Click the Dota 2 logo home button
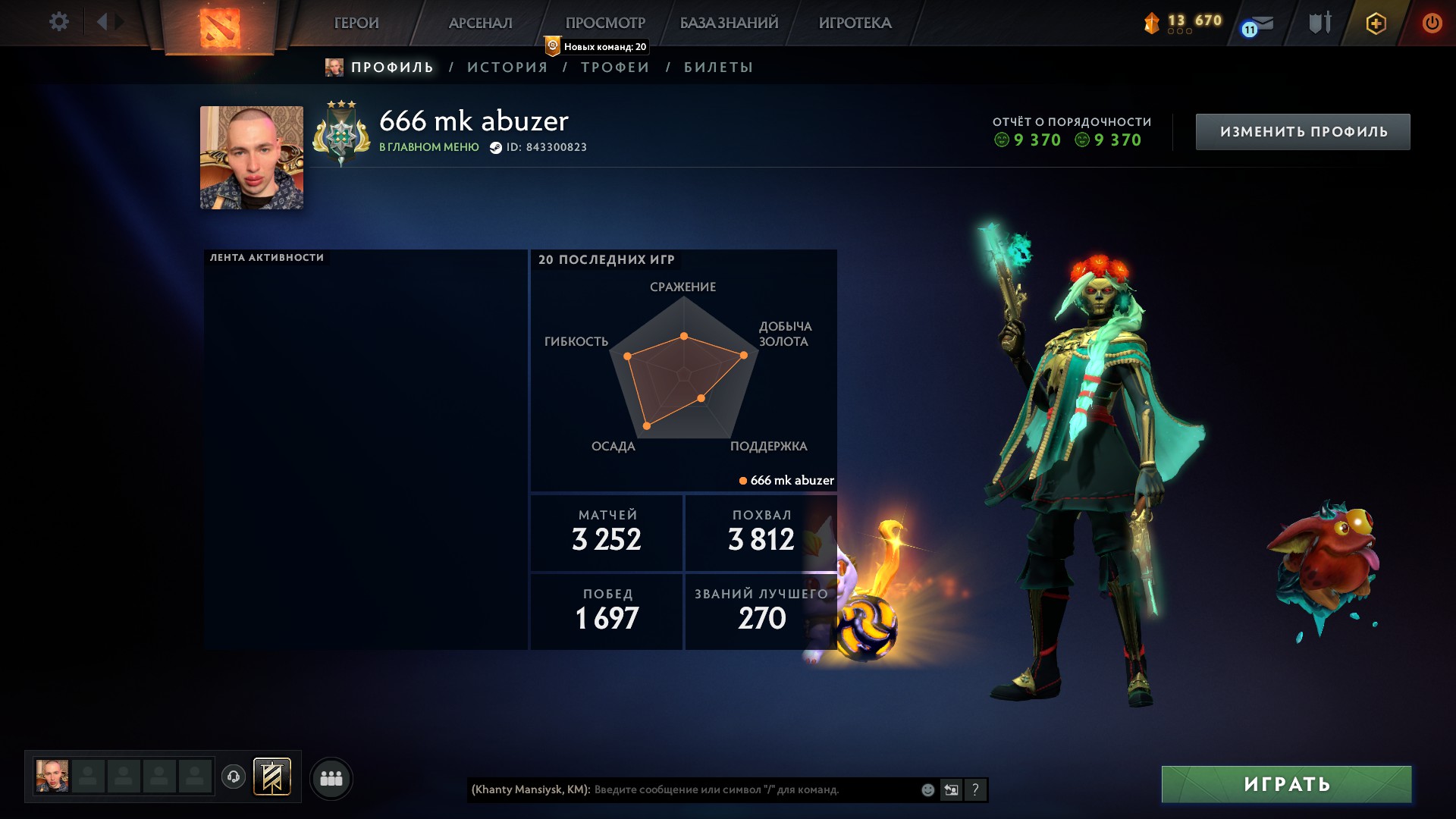1456x819 pixels. coord(219,27)
